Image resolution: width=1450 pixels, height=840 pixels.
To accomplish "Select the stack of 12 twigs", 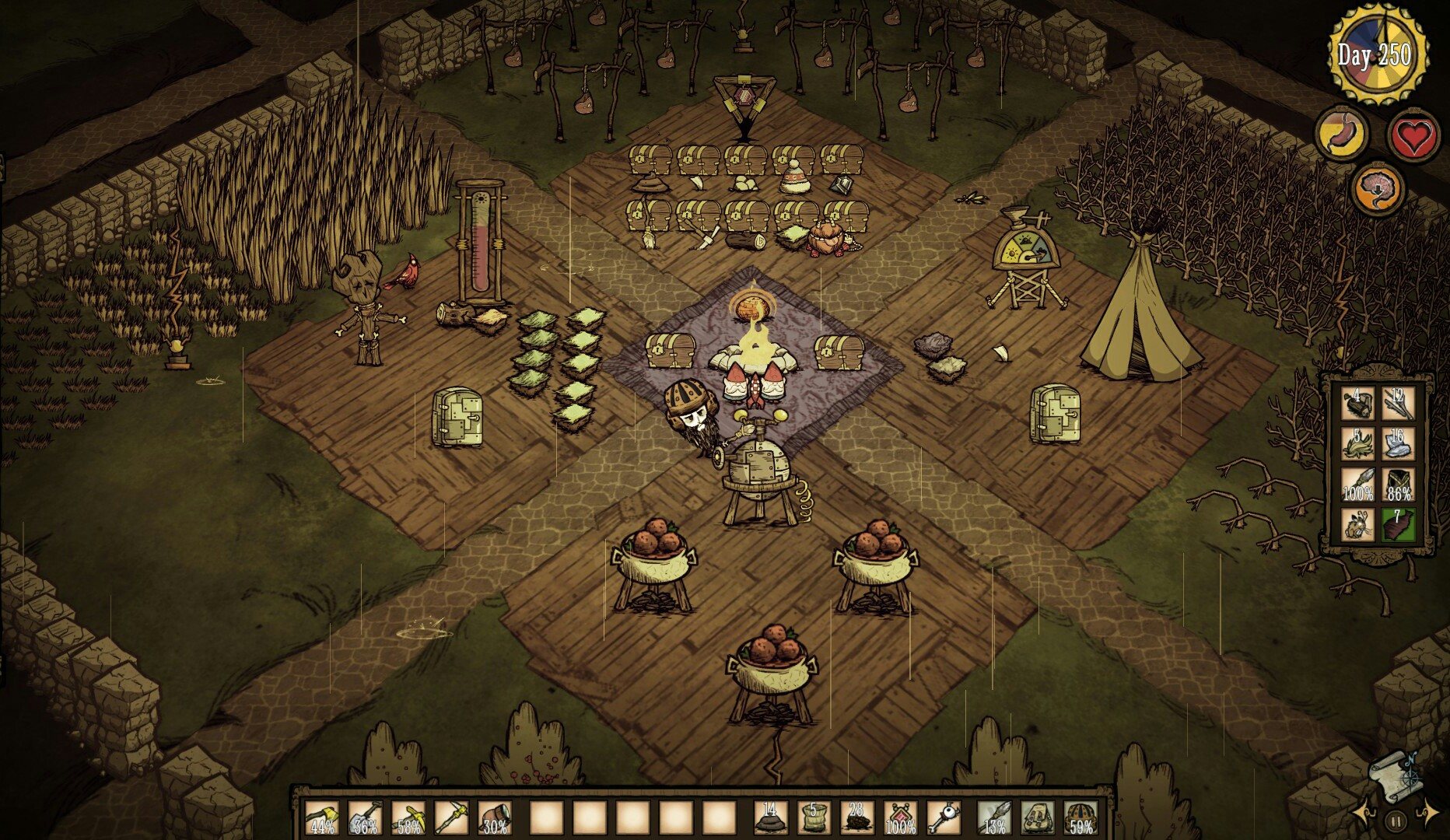I will pos(1398,404).
